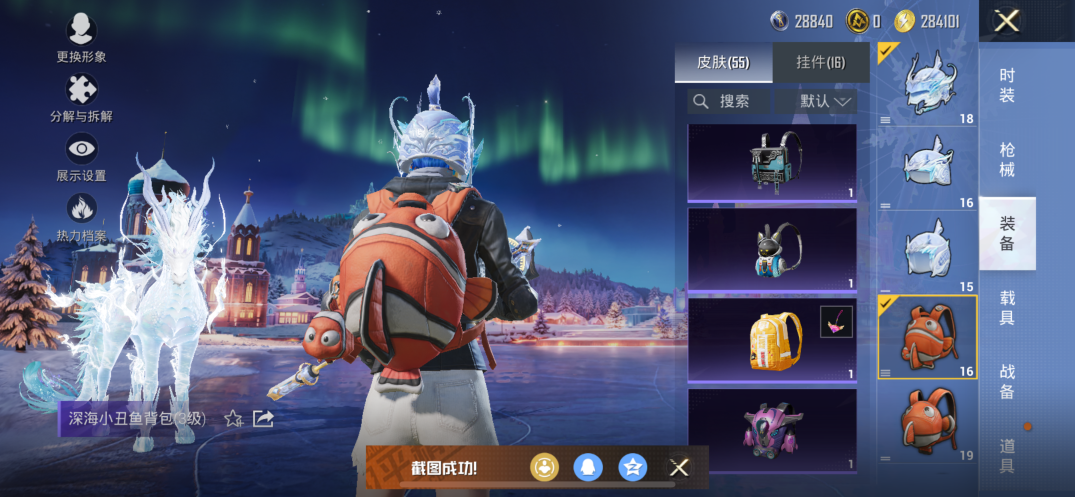Share screenshot via the QQ penguin icon

point(588,467)
